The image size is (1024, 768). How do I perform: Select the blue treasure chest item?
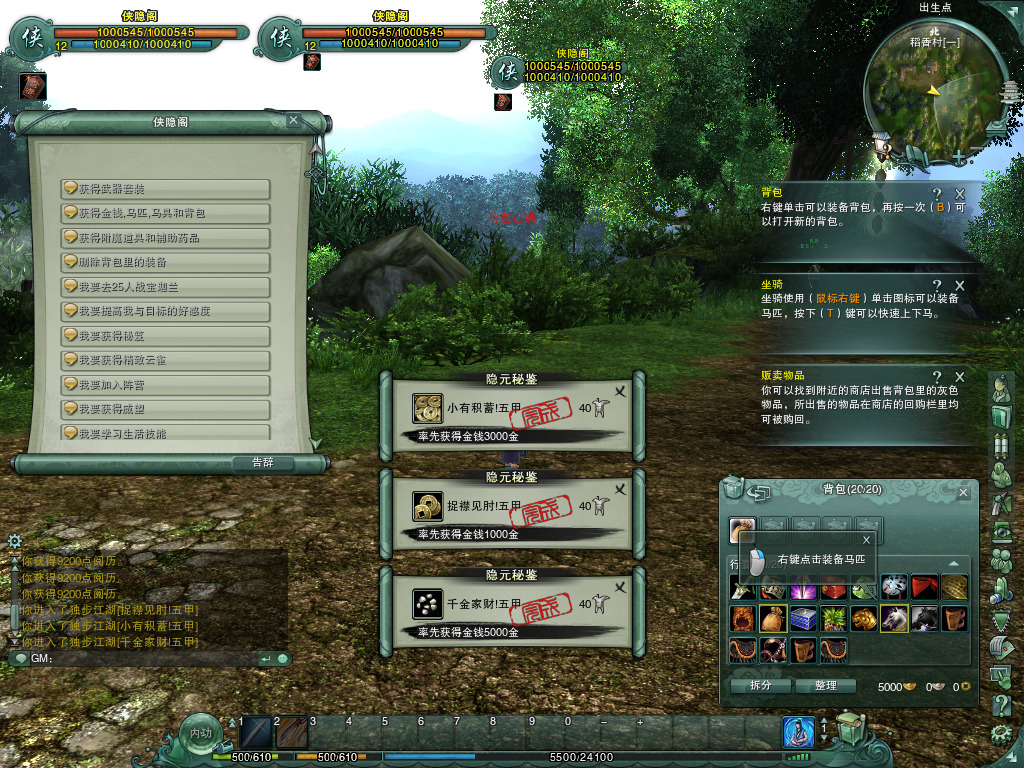tap(803, 619)
